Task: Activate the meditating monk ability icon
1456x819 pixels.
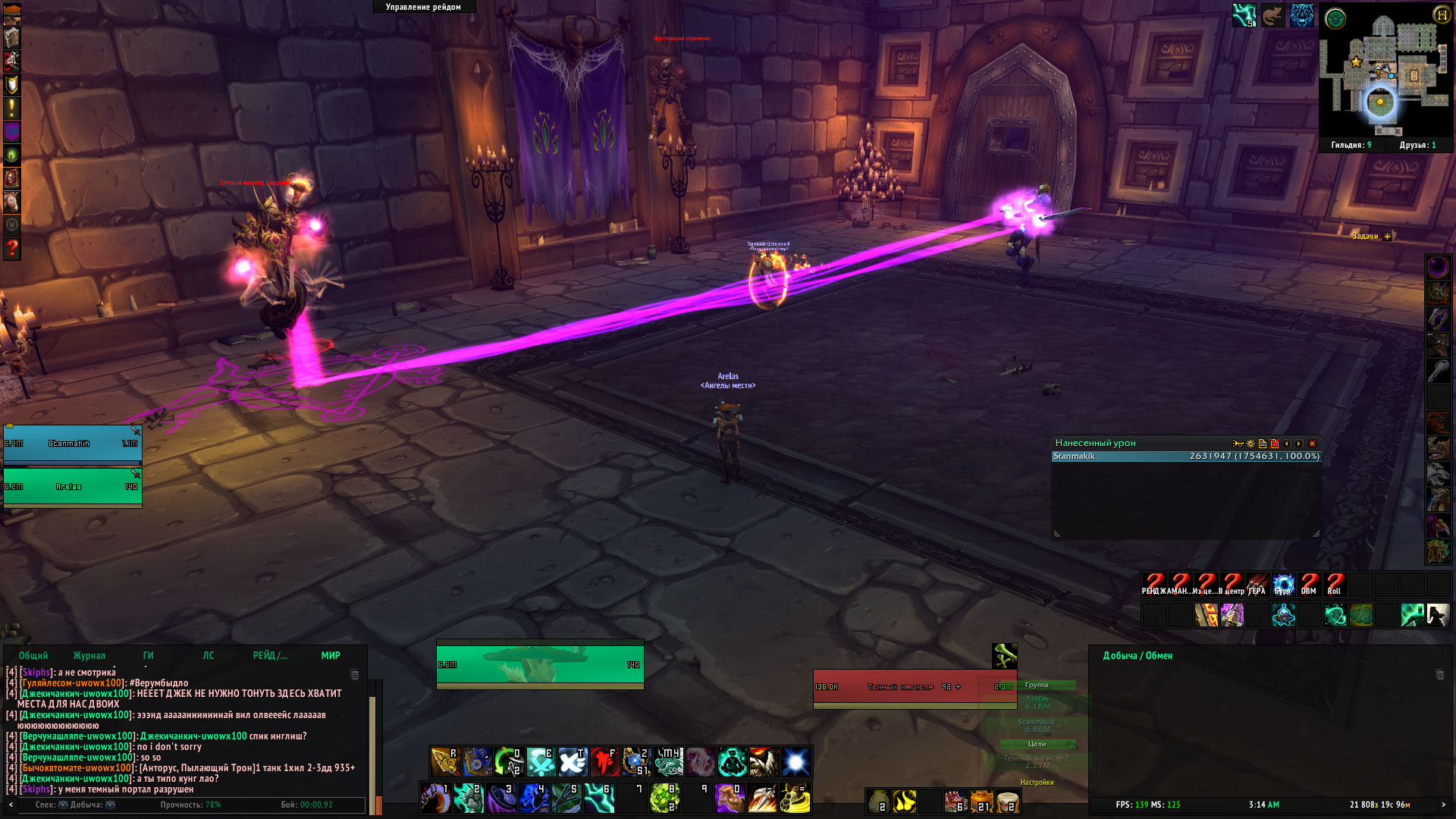Action: point(733,762)
